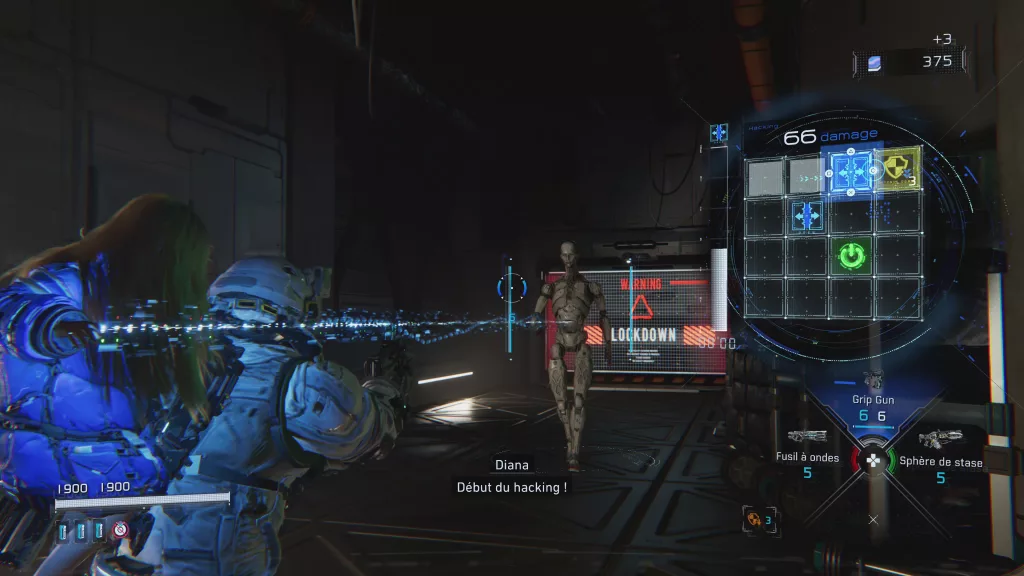Click the small blue arrows icon beside hacking panel

click(x=719, y=131)
